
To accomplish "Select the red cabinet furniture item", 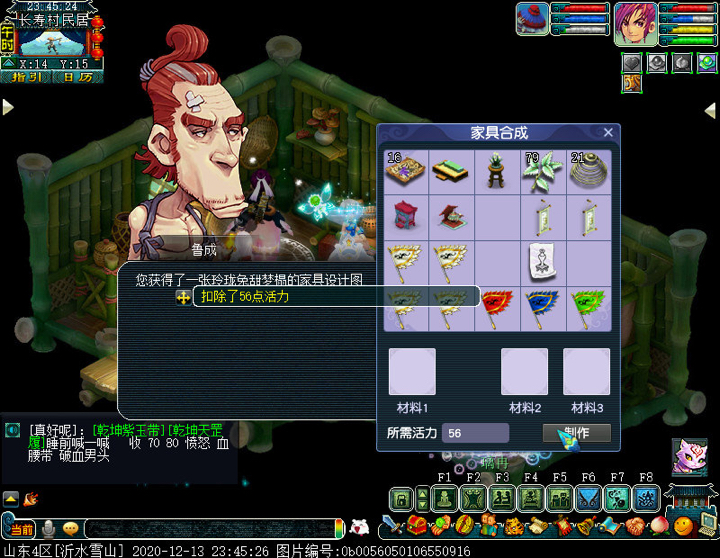I will click(x=405, y=216).
